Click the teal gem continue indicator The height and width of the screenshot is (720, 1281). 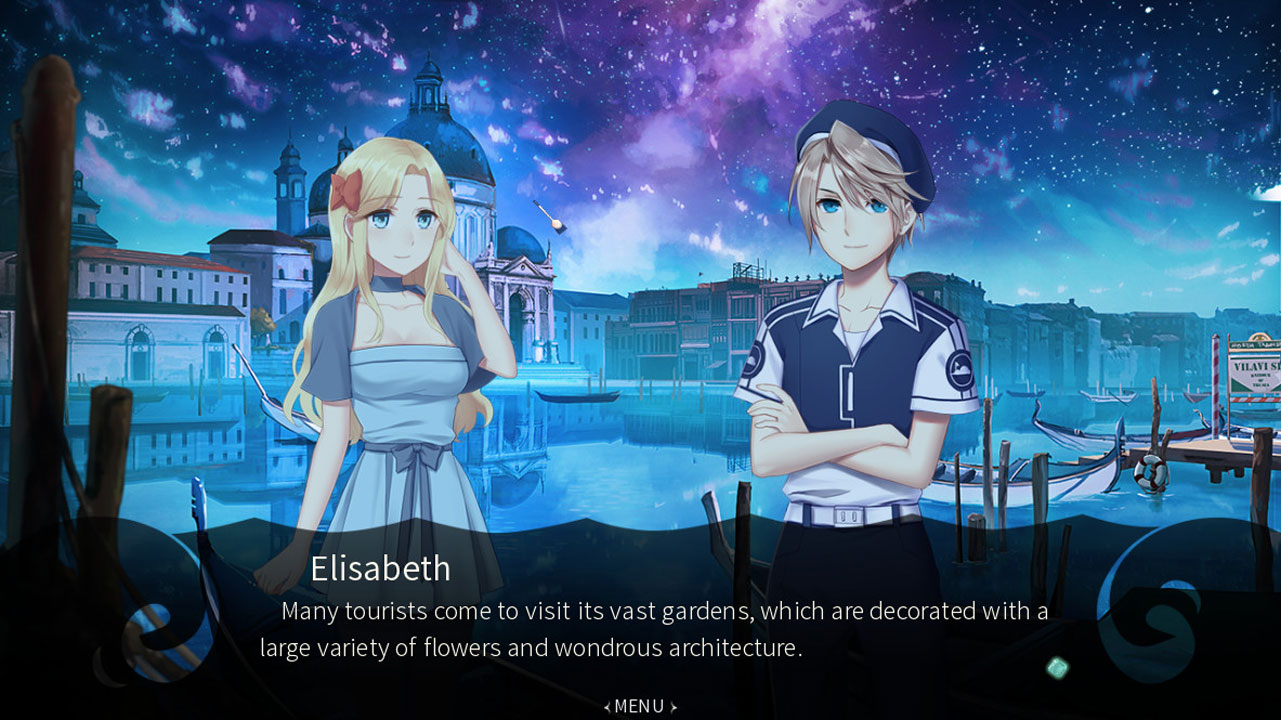pos(1057,668)
